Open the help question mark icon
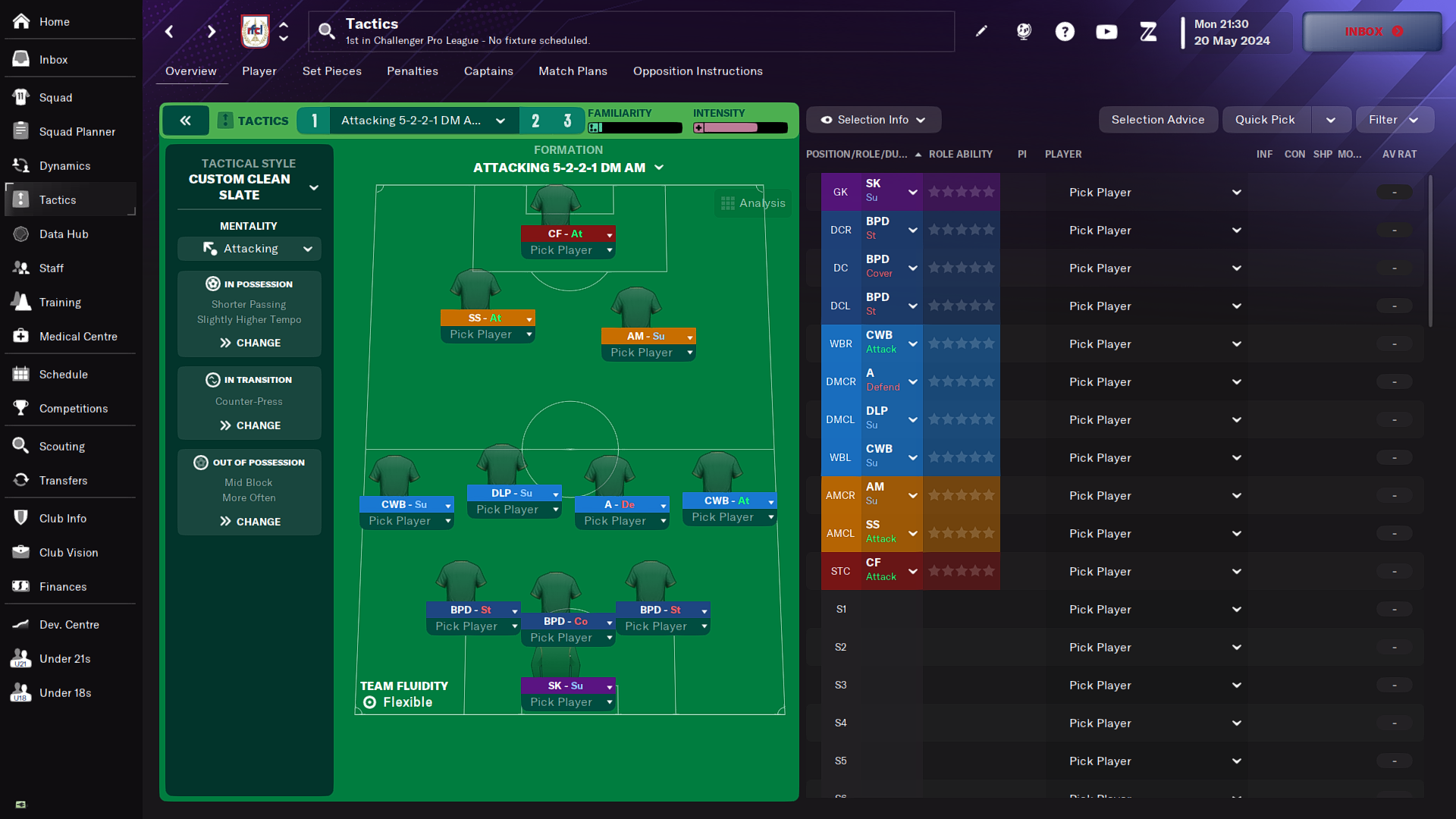1456x819 pixels. point(1065,31)
